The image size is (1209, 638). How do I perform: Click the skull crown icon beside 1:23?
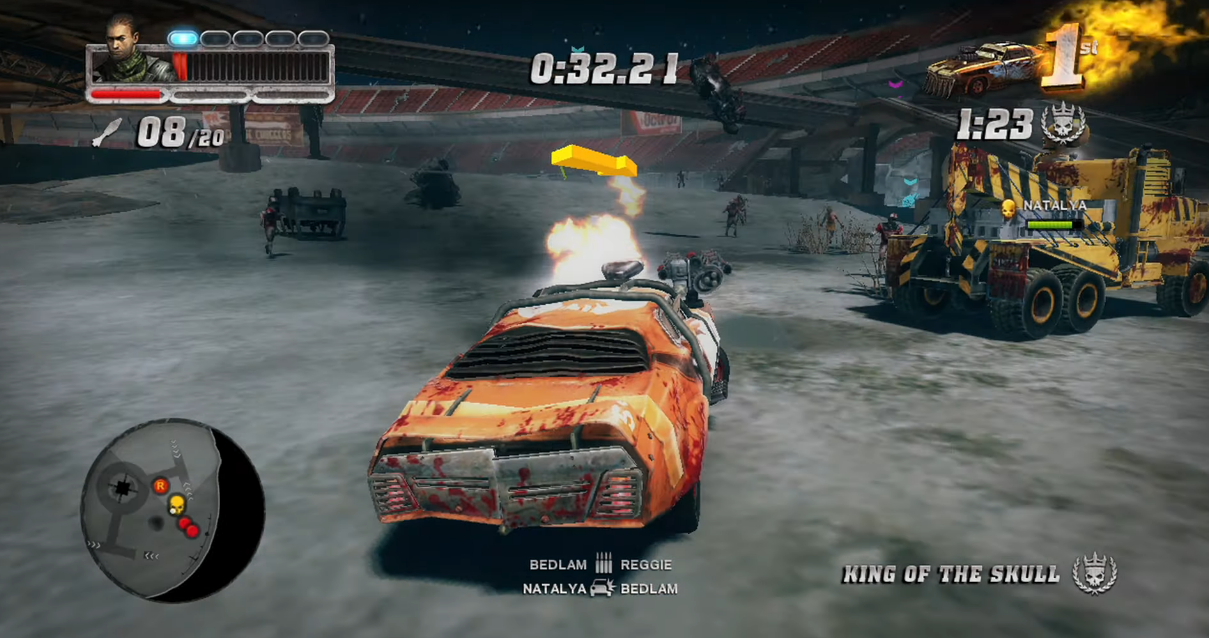[1063, 124]
